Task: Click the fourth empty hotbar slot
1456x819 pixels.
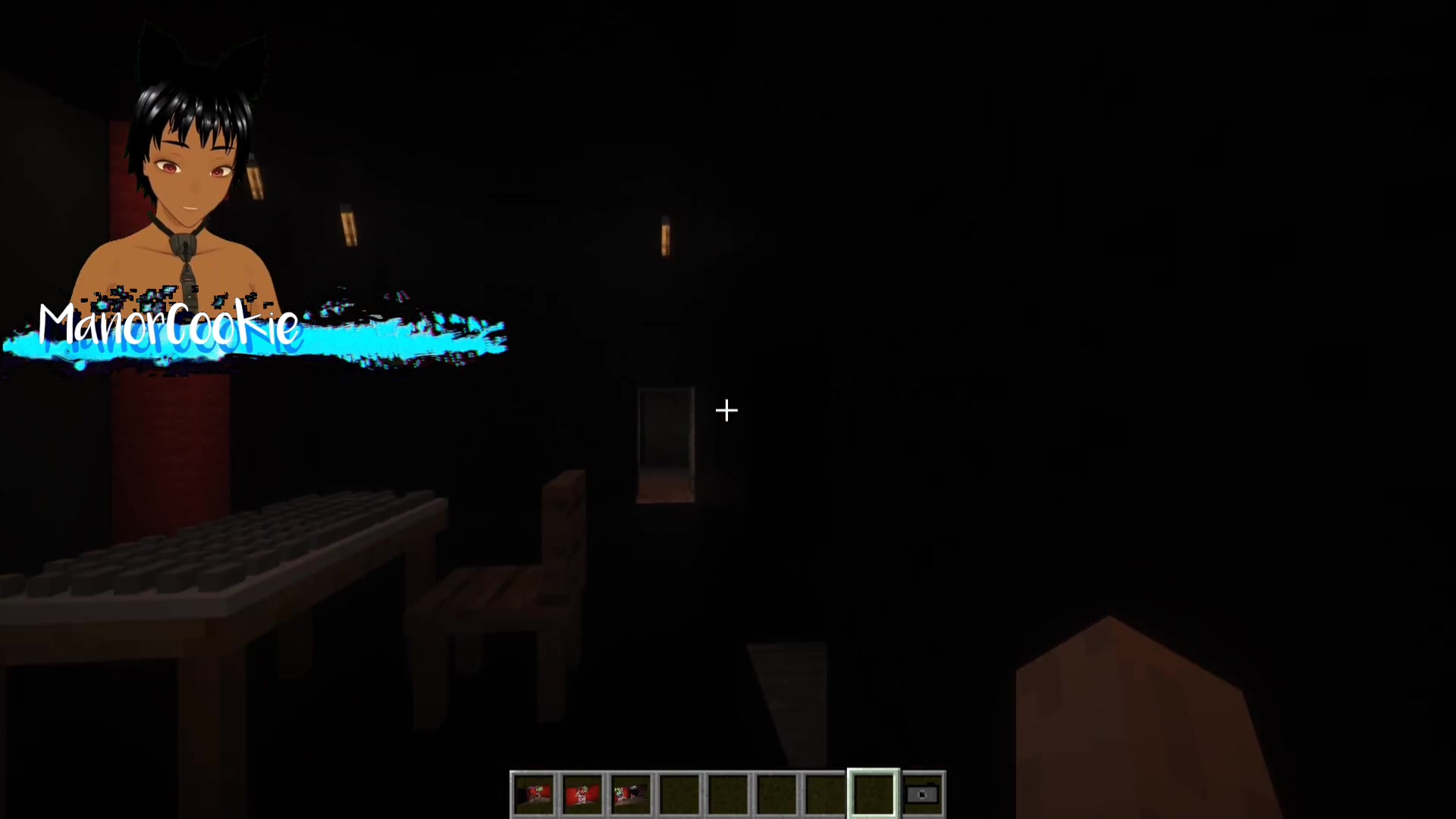Action: click(680, 793)
